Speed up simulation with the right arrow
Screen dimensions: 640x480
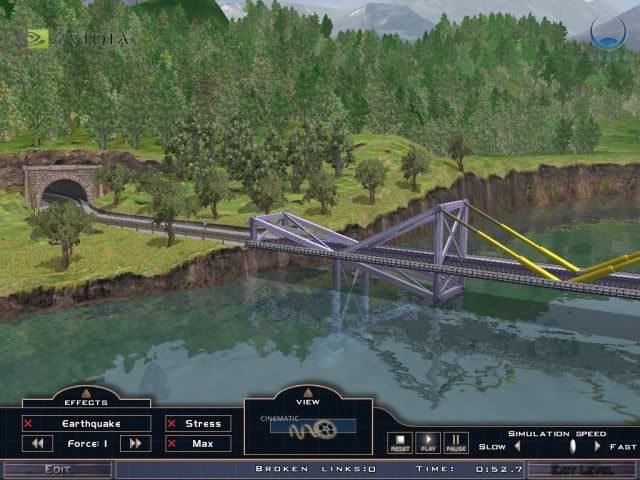(598, 446)
